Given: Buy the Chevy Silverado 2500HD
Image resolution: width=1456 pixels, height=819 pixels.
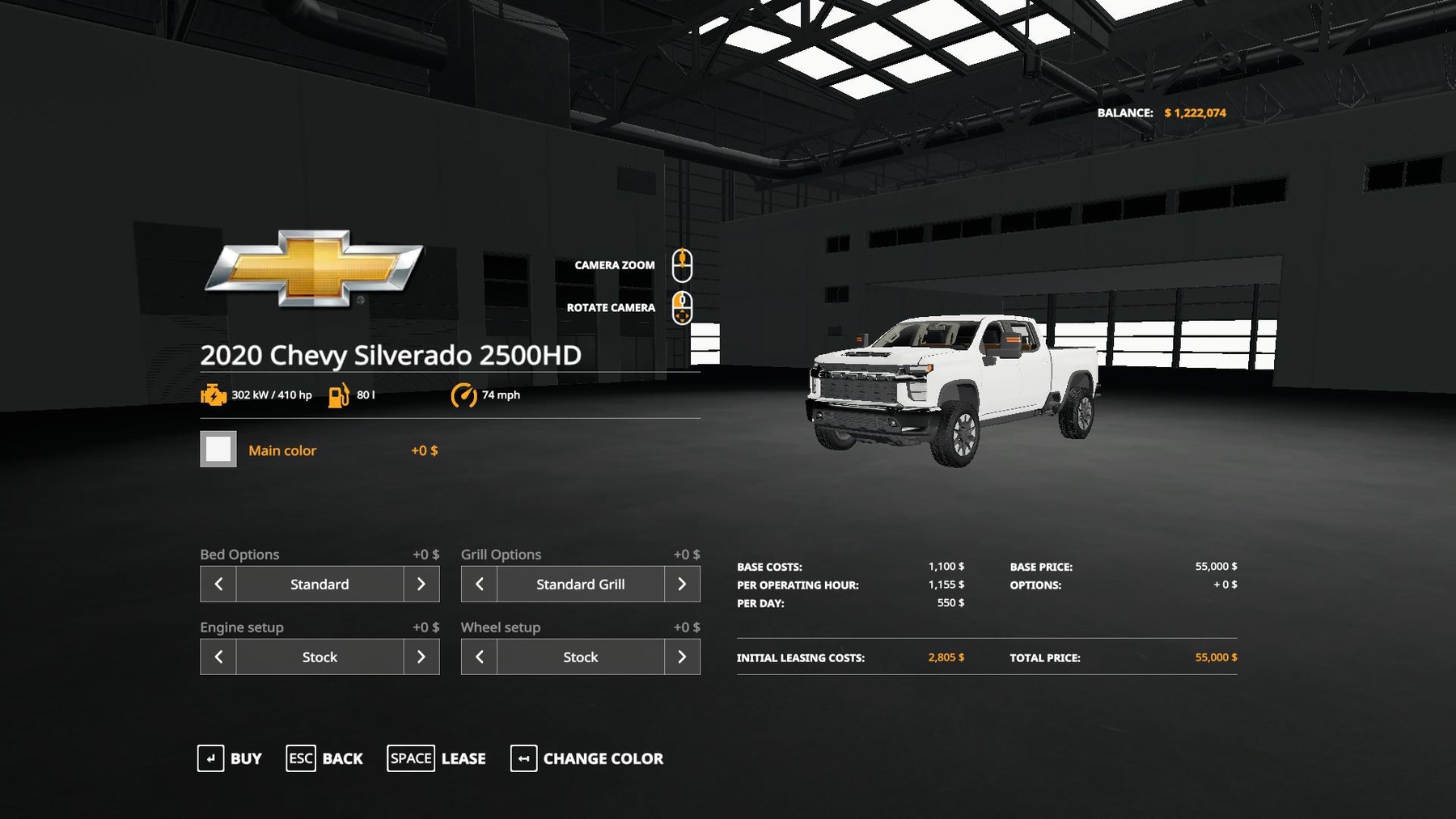Looking at the screenshot, I should tap(230, 758).
